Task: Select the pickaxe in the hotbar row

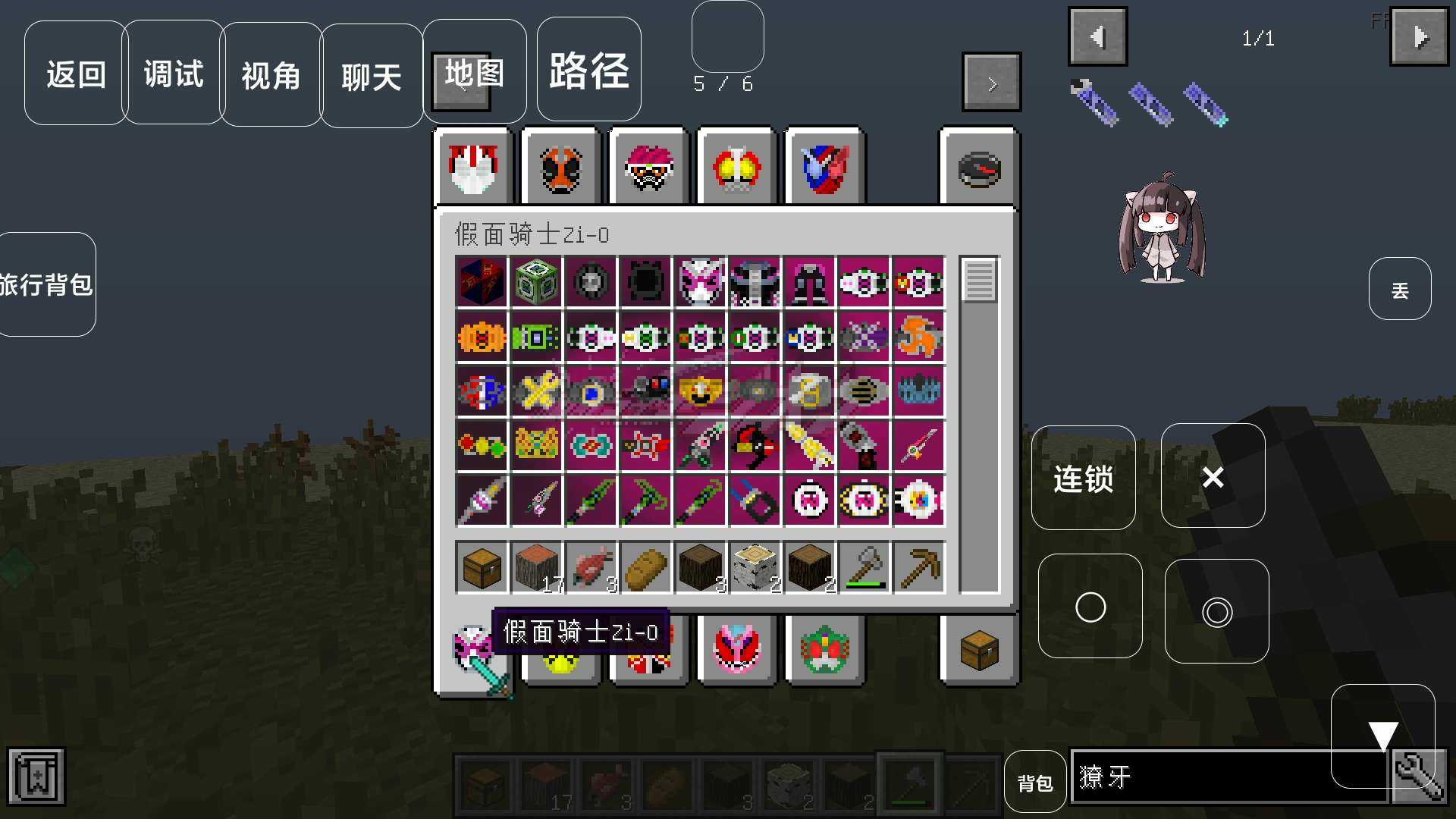Action: 918,565
